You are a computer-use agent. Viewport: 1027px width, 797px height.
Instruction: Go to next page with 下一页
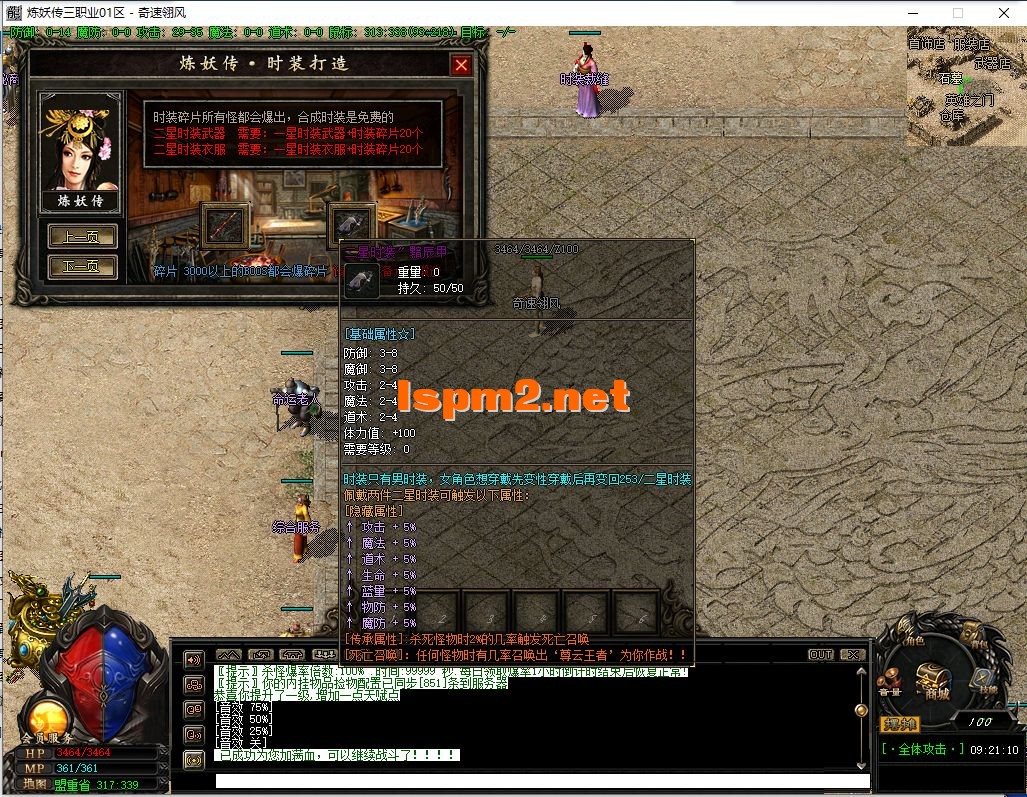tap(82, 267)
